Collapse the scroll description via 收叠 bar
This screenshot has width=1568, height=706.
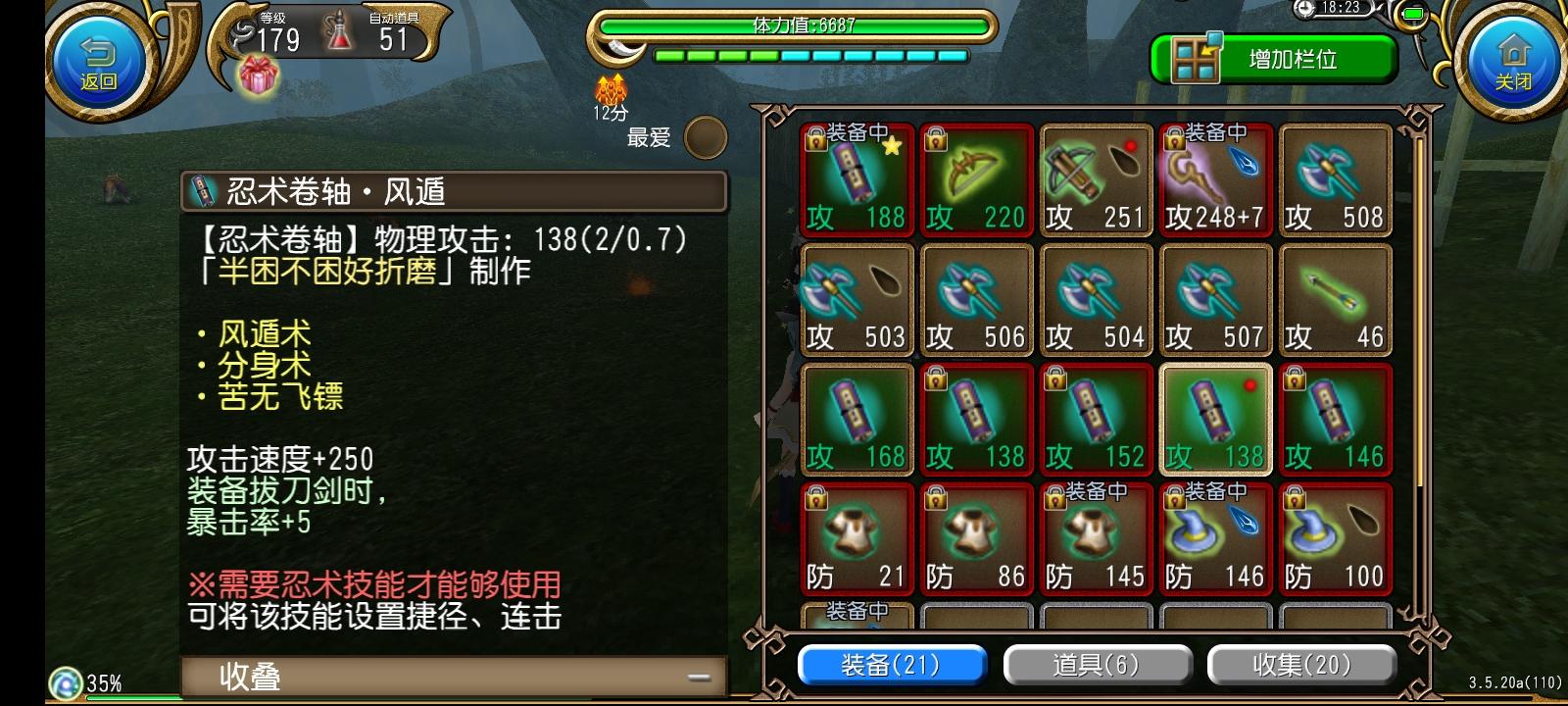[451, 677]
